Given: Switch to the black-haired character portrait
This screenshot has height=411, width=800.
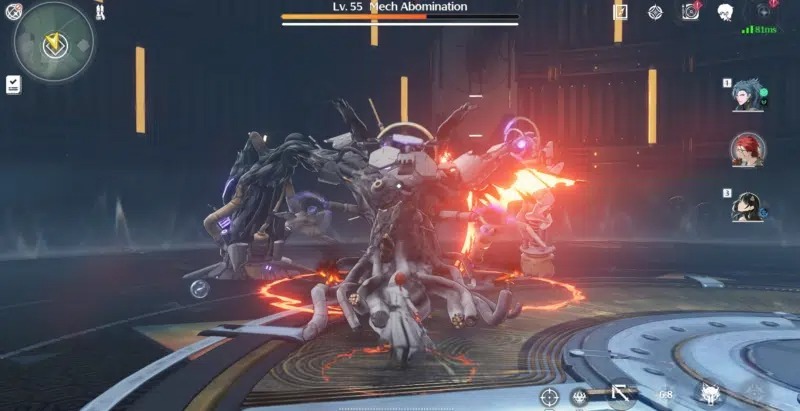Looking at the screenshot, I should [746, 207].
